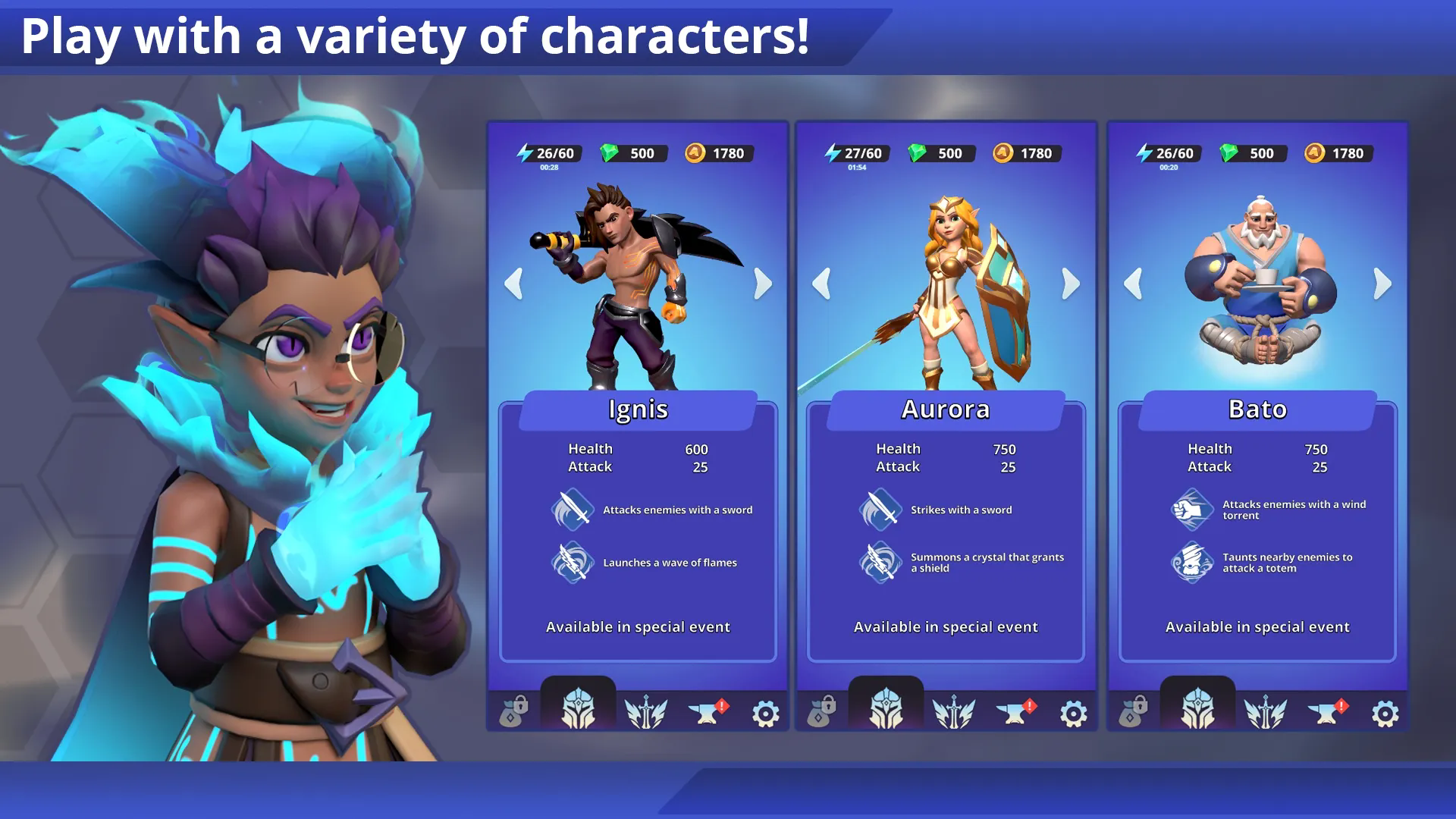Click the right arrow beside Aurora
1456x819 pixels.
coord(1071,284)
